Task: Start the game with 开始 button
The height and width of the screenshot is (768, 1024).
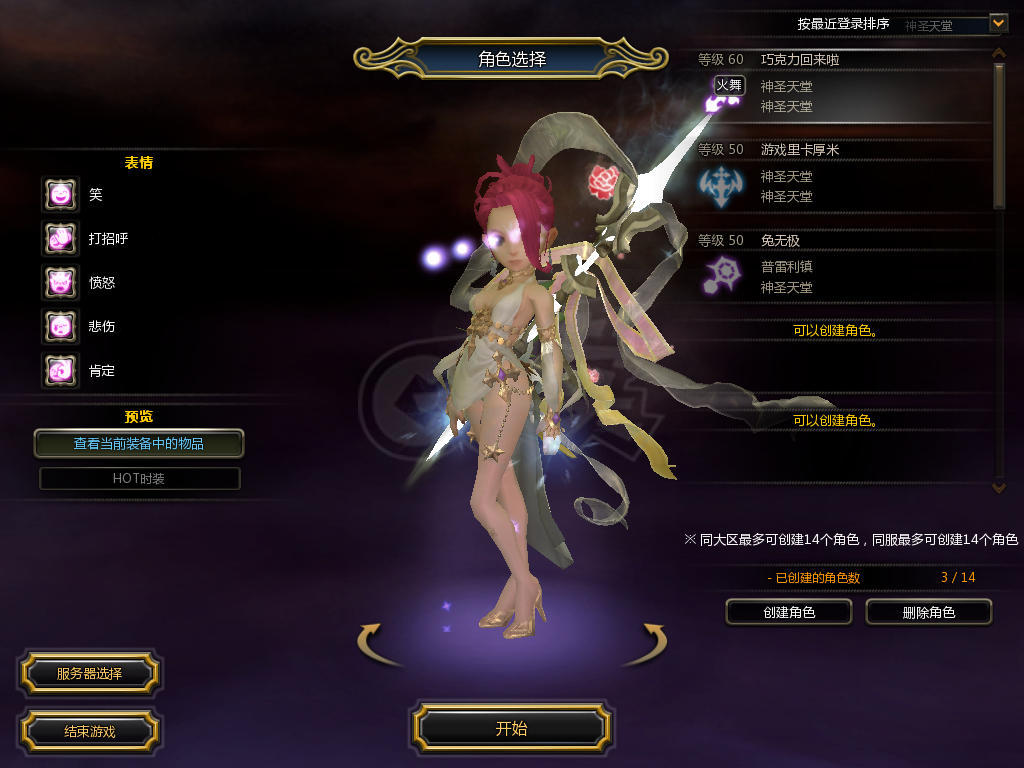Action: point(511,728)
